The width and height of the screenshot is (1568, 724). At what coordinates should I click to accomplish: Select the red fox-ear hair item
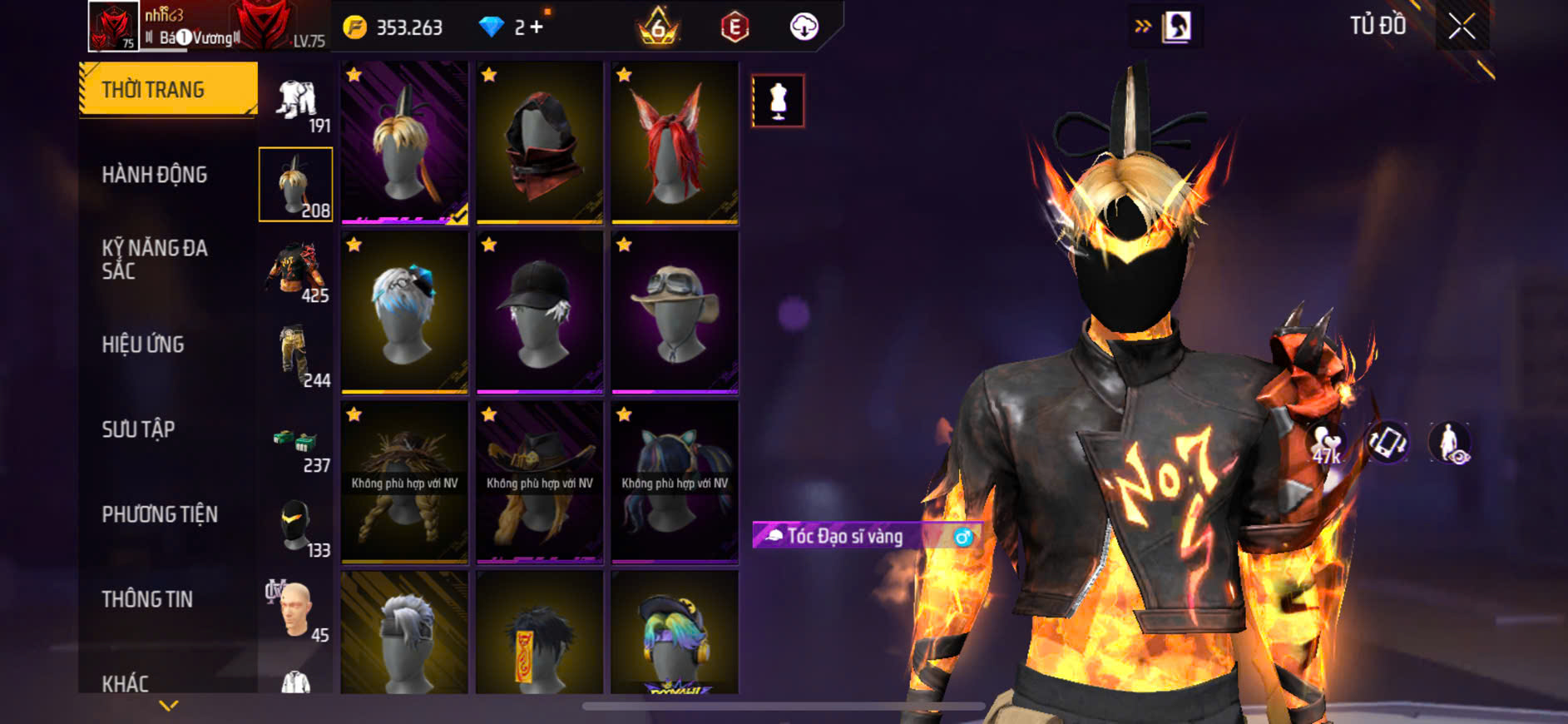(x=675, y=142)
